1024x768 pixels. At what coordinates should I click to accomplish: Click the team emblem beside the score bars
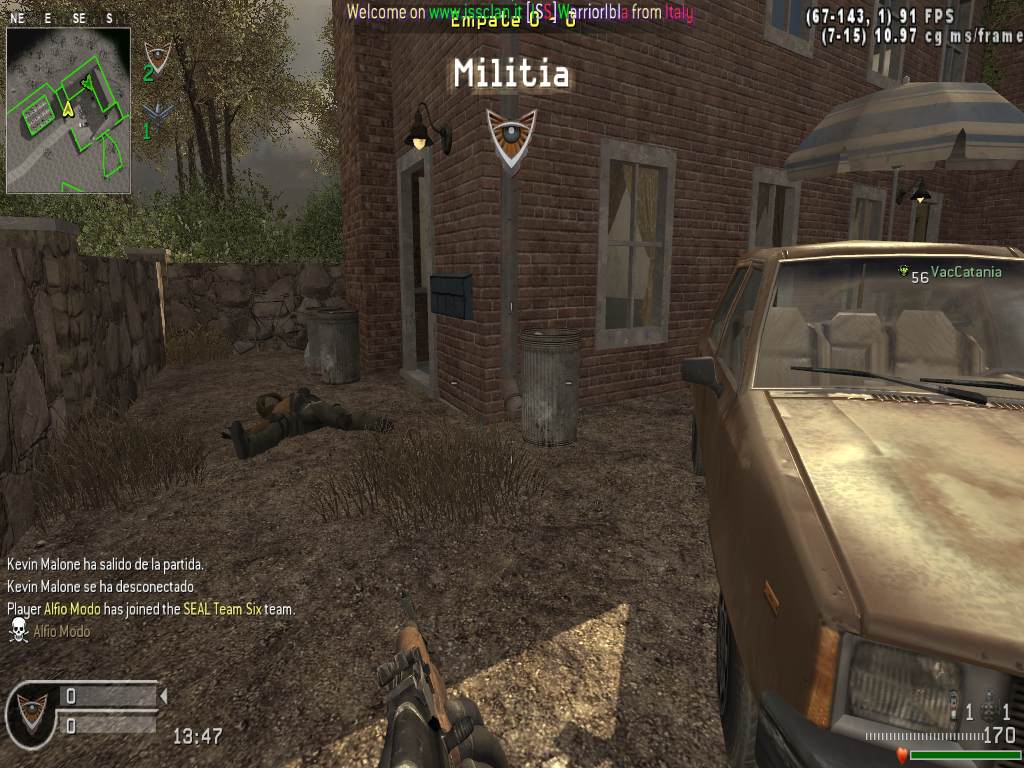(30, 711)
